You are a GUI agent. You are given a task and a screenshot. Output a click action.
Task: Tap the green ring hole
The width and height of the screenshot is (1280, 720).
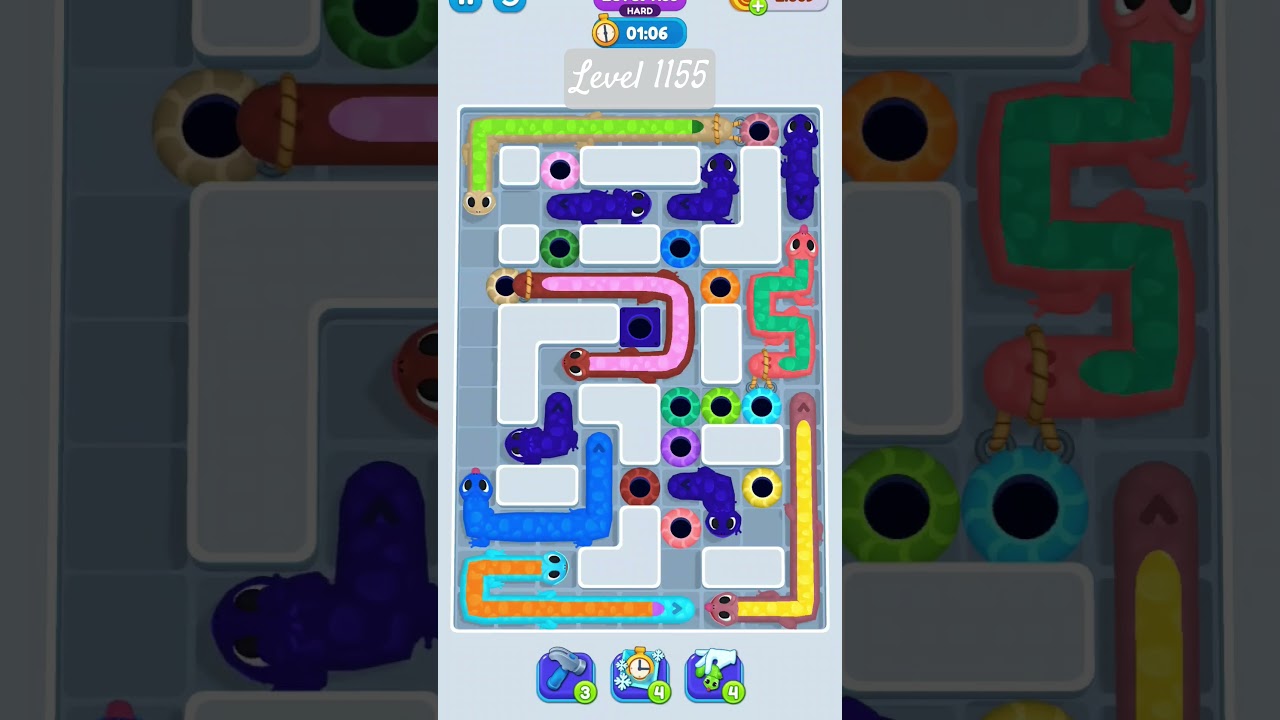click(x=560, y=246)
